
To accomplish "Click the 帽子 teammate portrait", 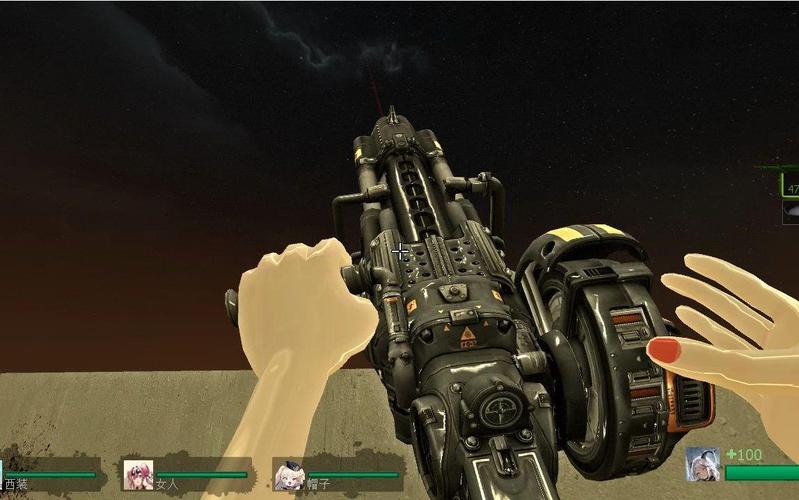I will (x=290, y=474).
